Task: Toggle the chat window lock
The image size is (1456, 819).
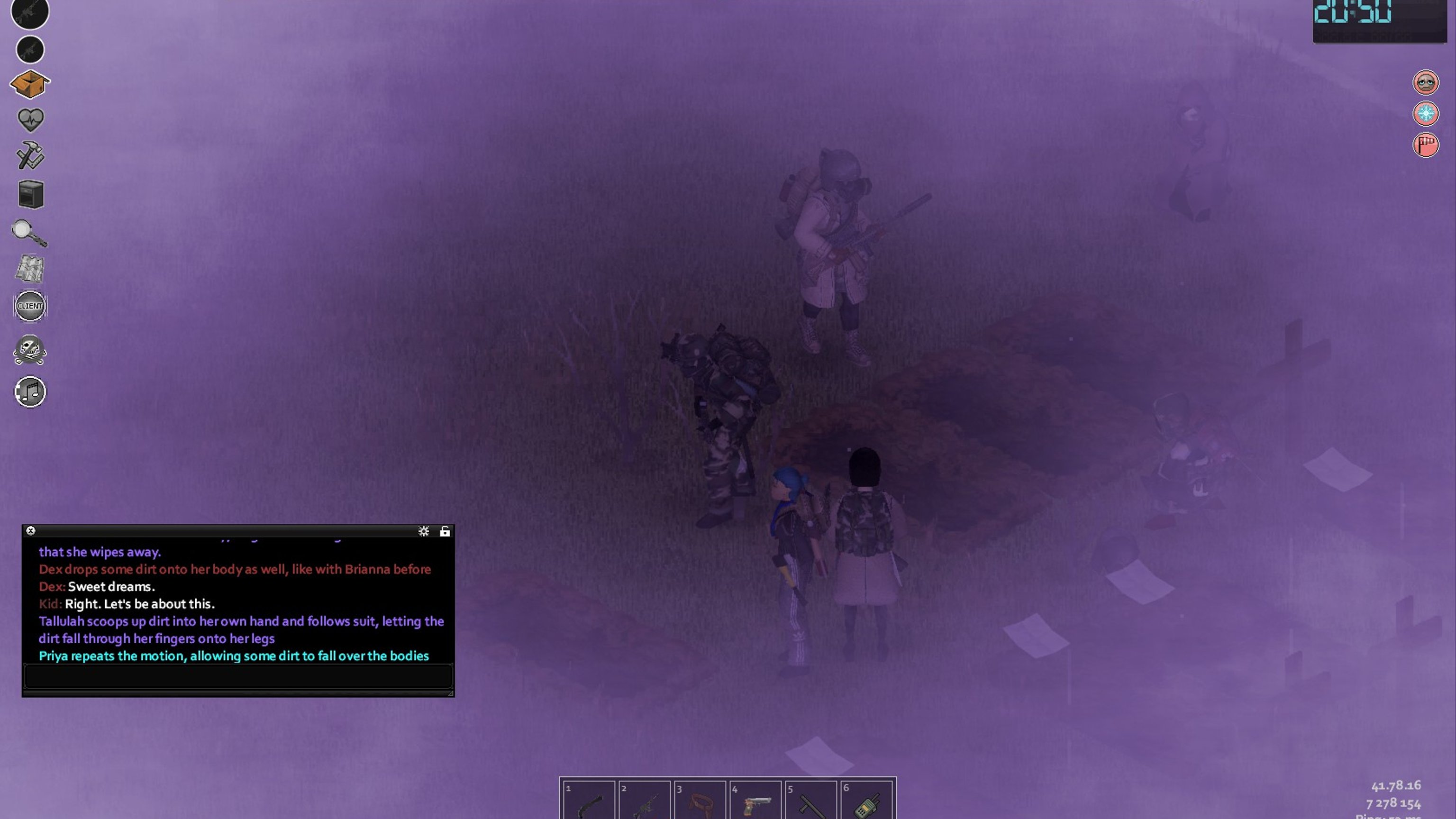Action: coord(445,531)
